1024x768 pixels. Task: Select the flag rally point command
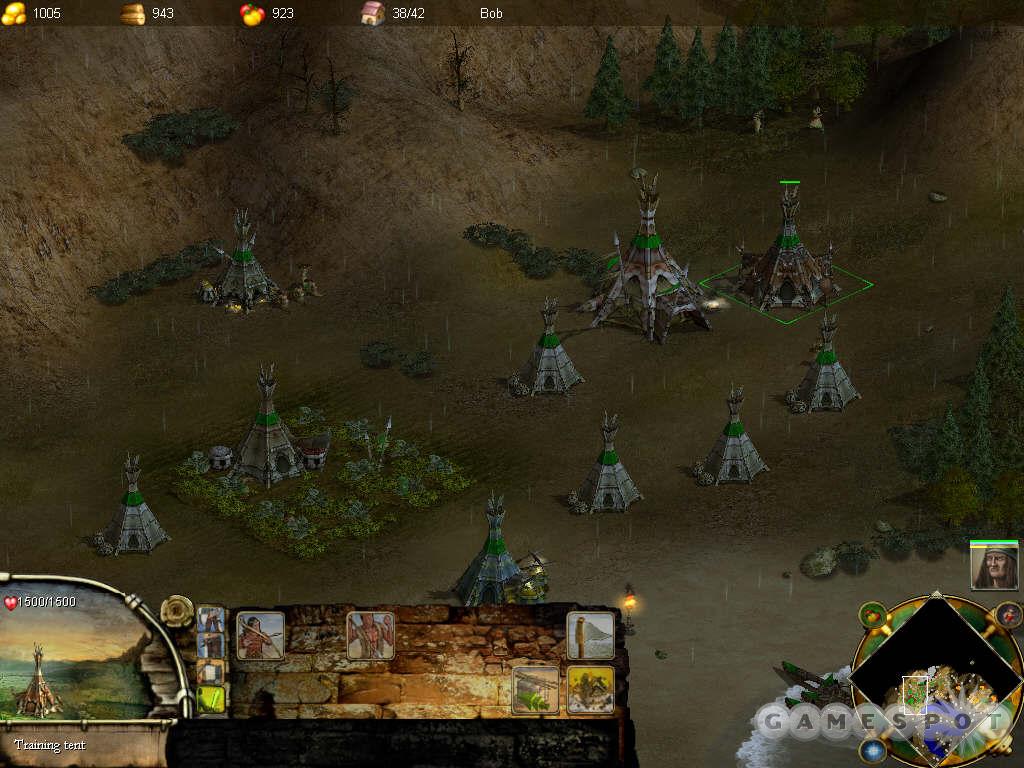pyautogui.click(x=590, y=636)
